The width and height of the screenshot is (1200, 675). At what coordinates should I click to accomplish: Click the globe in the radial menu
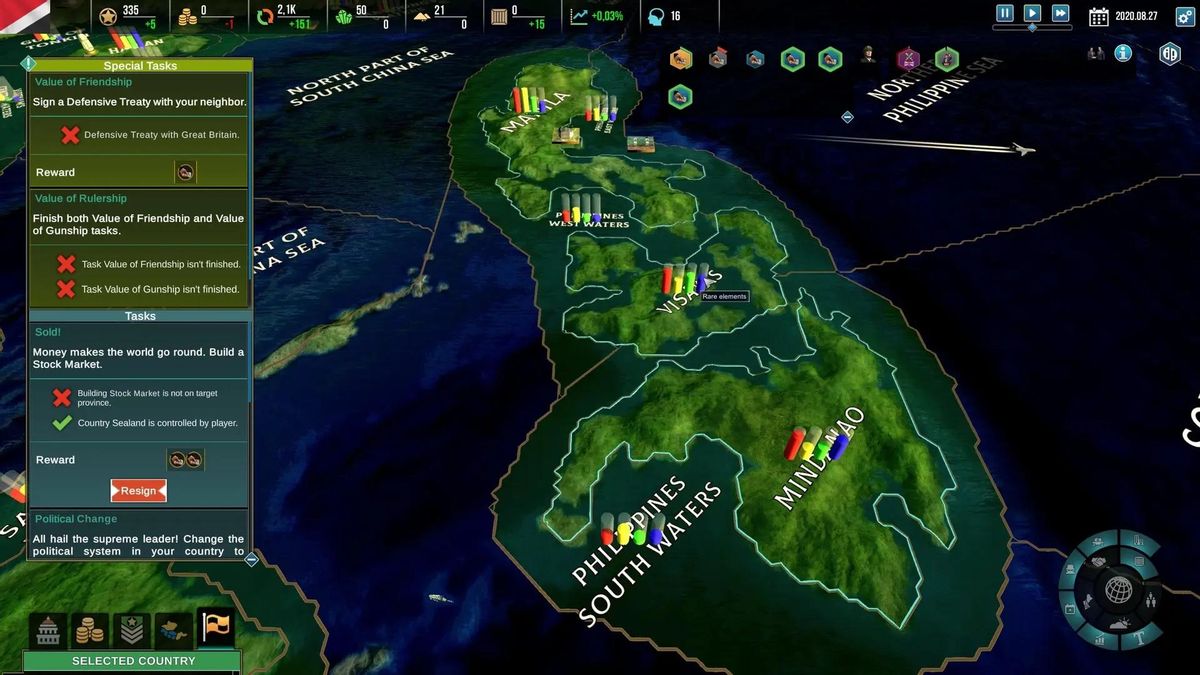(x=1118, y=590)
